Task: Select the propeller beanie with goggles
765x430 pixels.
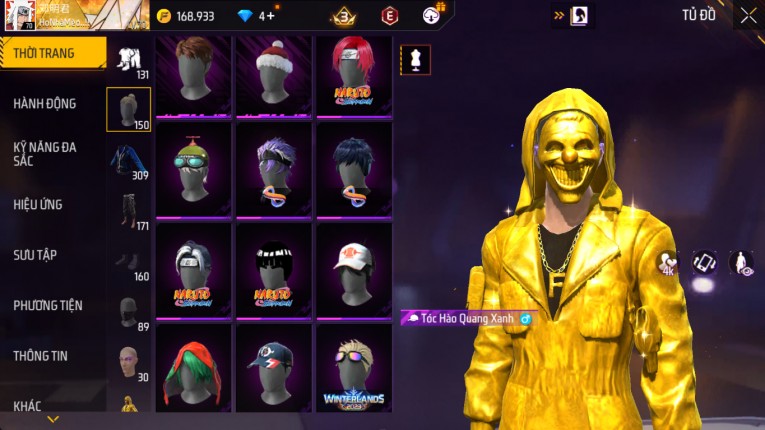Action: coord(194,172)
